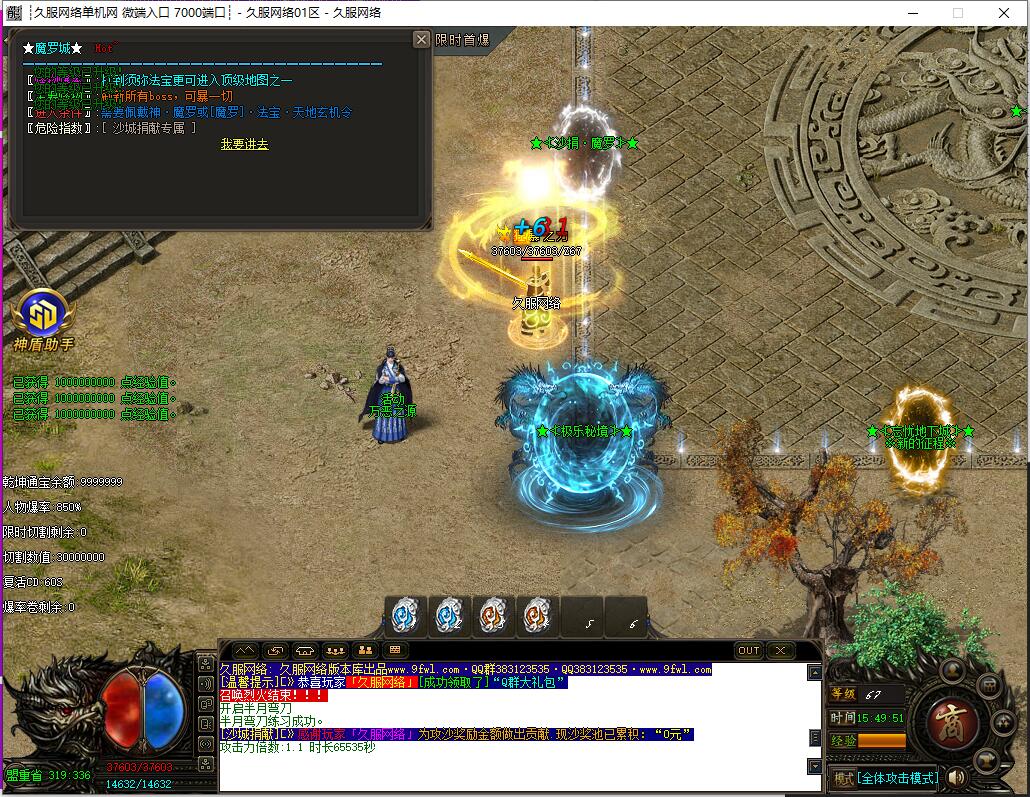Open the grid-shaped chat toolbar icon
This screenshot has height=797, width=1030.
click(x=395, y=650)
